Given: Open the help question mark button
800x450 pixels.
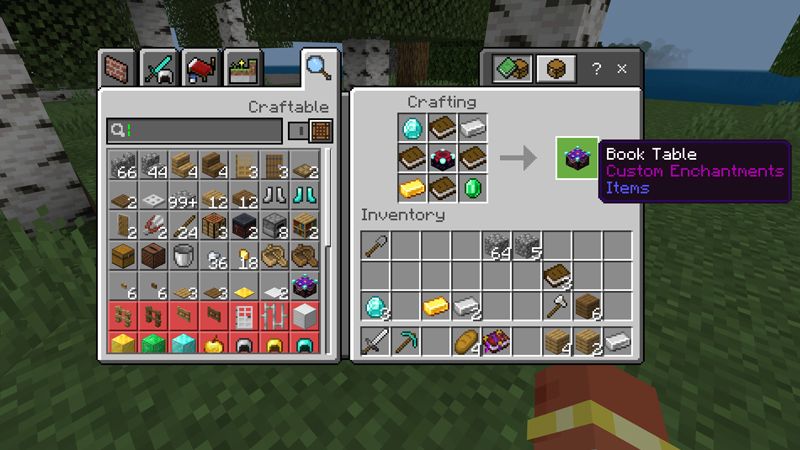Looking at the screenshot, I should coord(596,69).
